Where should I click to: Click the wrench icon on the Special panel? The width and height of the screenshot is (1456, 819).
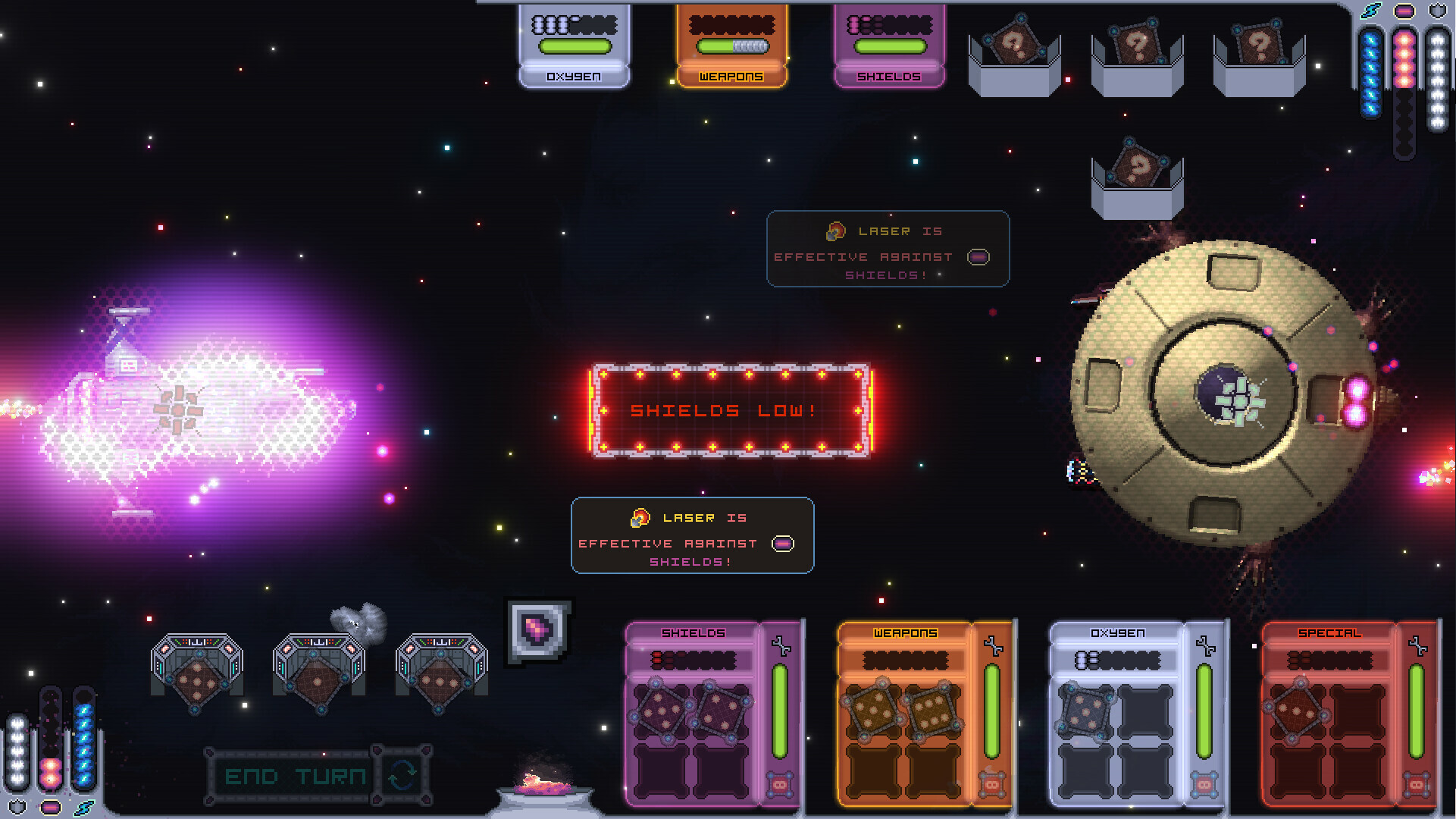coord(1419,645)
